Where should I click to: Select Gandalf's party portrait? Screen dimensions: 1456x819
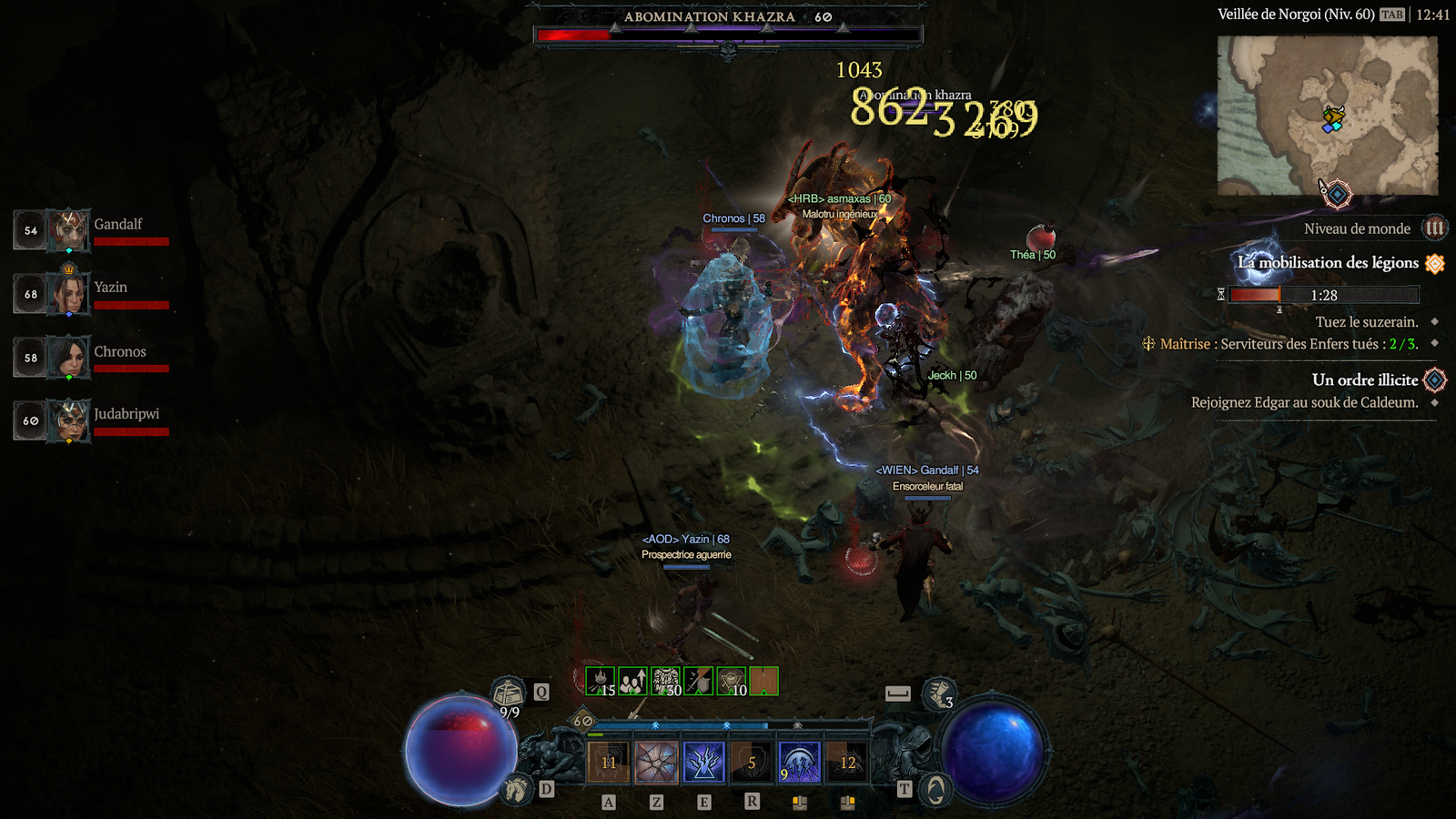(69, 230)
